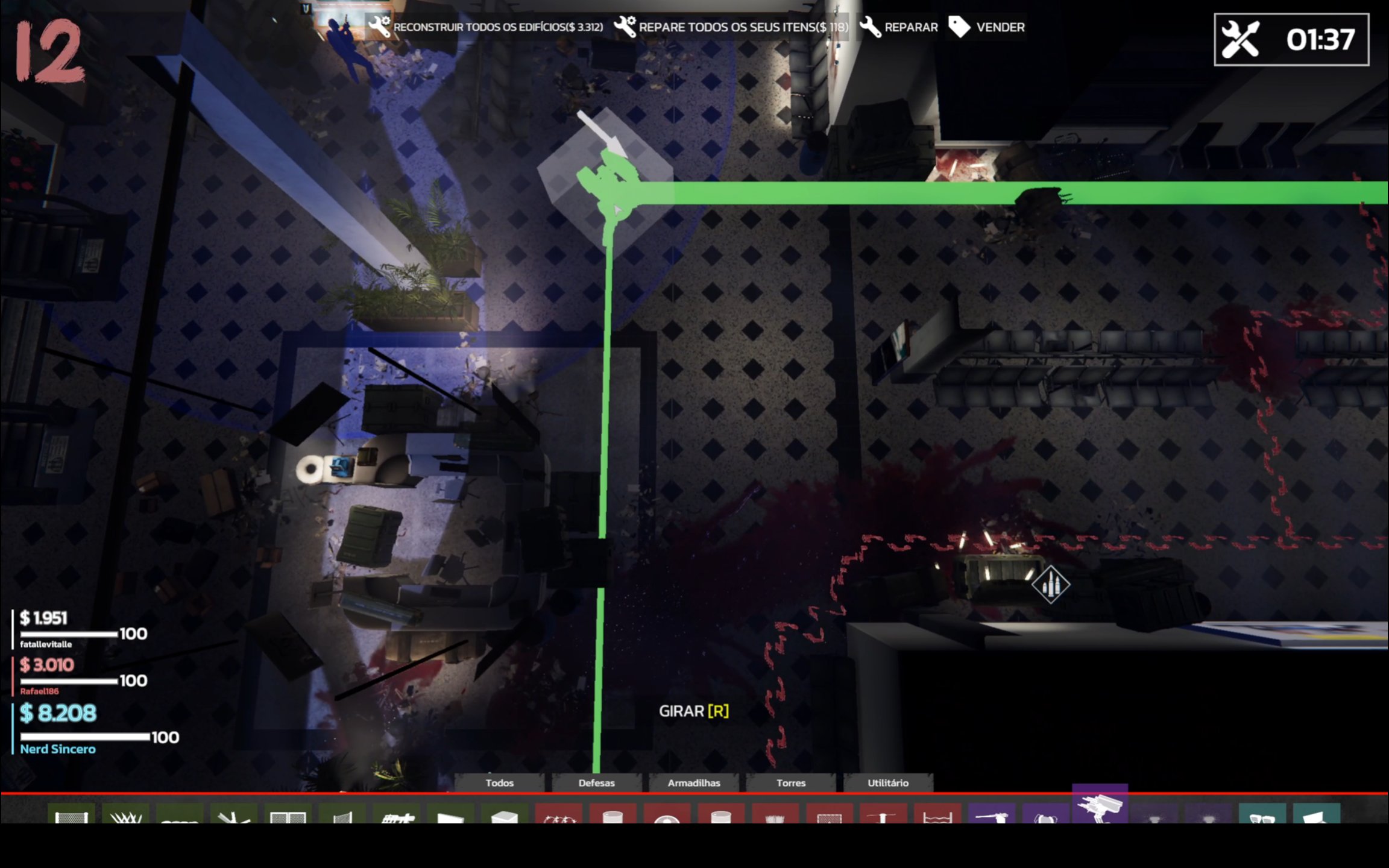Screen dimensions: 1389x868
Task: Choose Repare Todos os Seus Itens
Action: (x=731, y=27)
